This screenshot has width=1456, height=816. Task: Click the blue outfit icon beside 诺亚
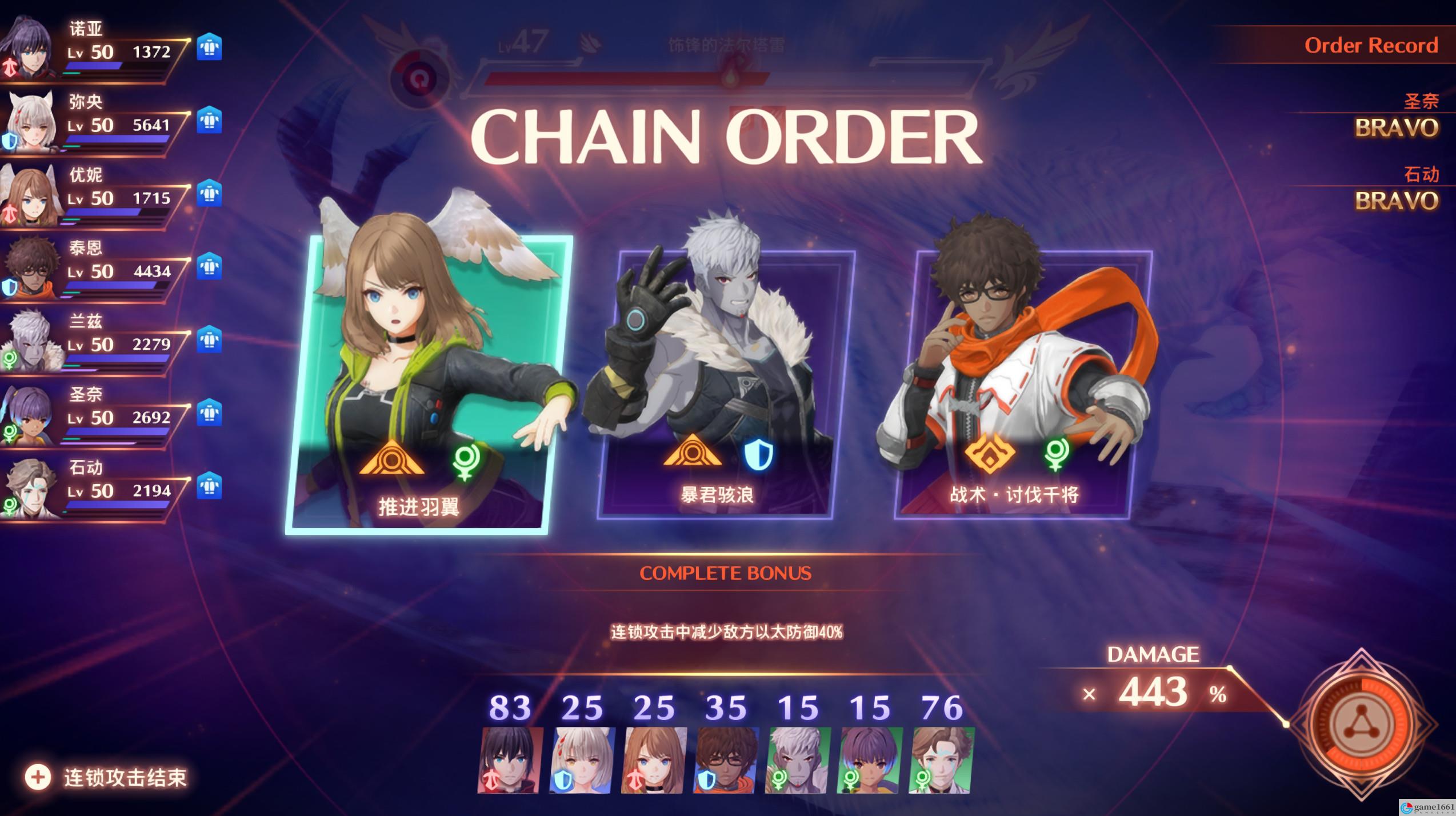pyautogui.click(x=209, y=47)
